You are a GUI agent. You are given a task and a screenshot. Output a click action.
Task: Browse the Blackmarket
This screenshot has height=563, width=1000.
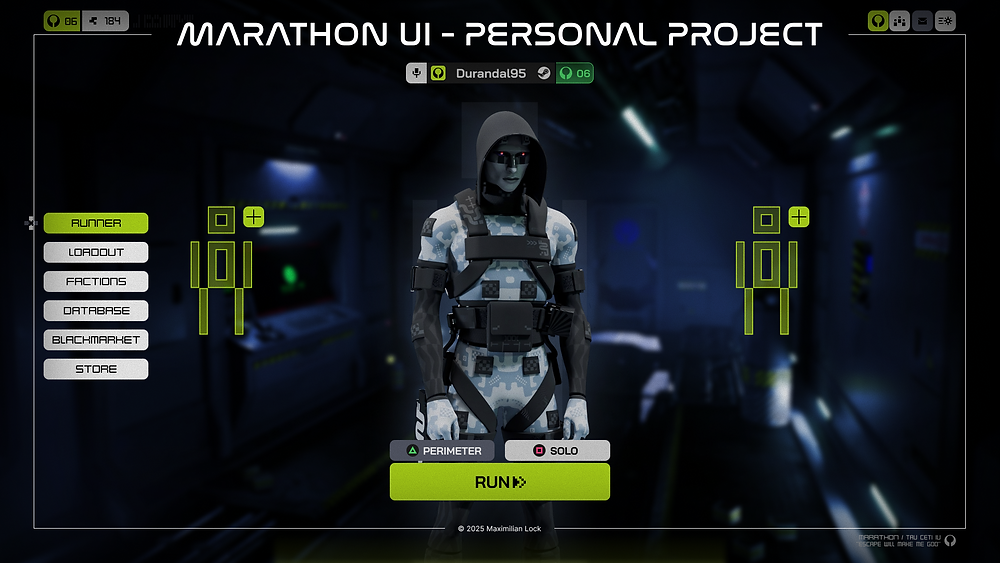pos(96,340)
